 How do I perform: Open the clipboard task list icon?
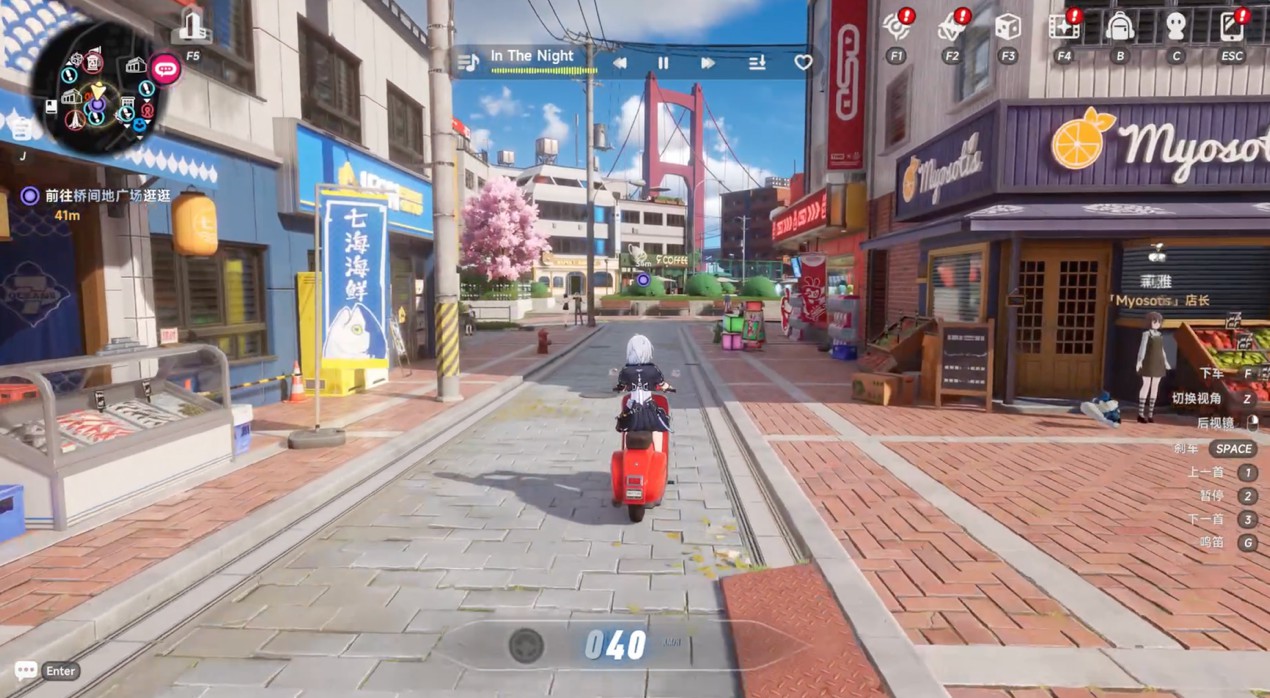click(22, 127)
